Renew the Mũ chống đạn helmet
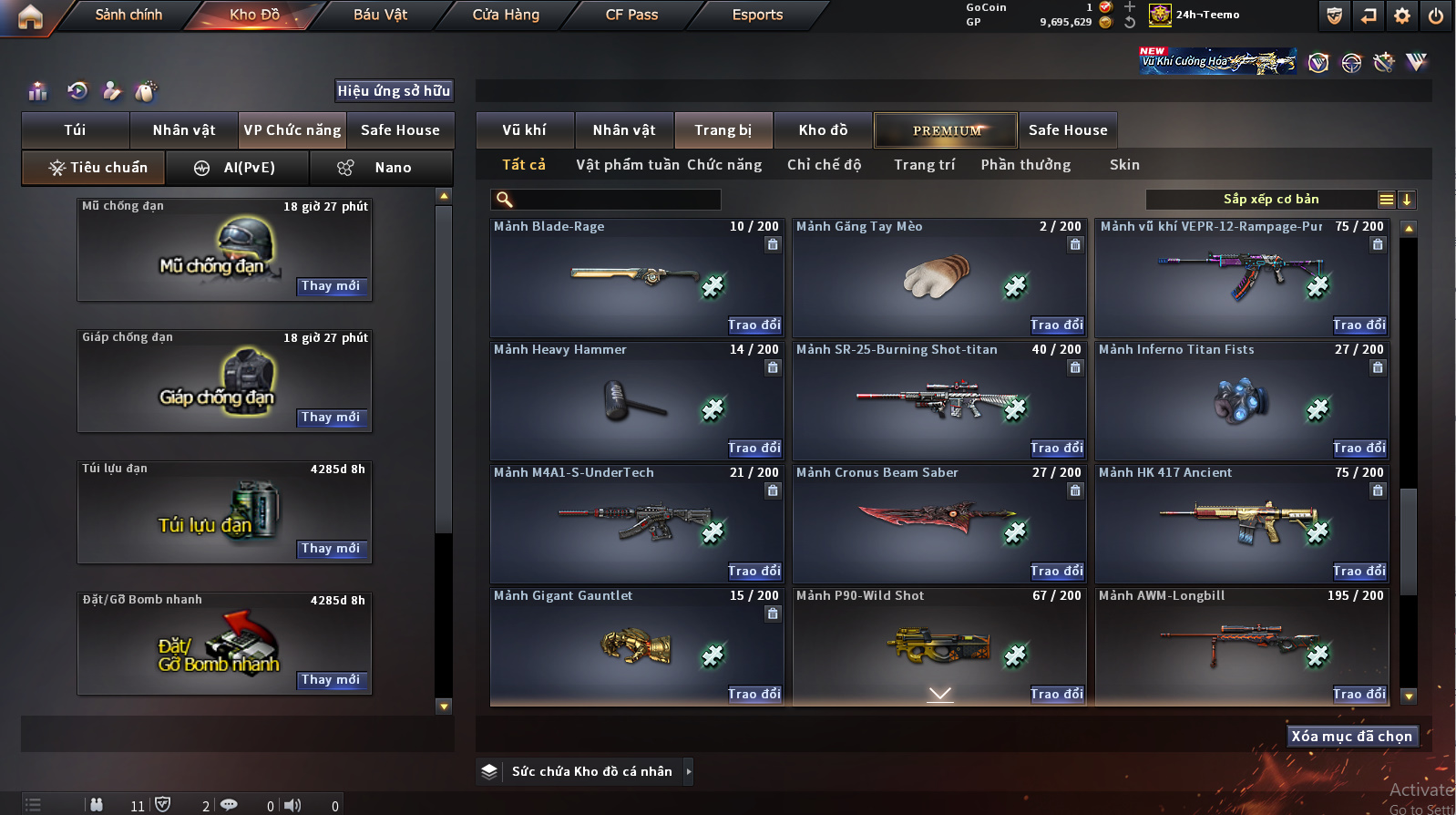The image size is (1456, 815). [x=331, y=286]
